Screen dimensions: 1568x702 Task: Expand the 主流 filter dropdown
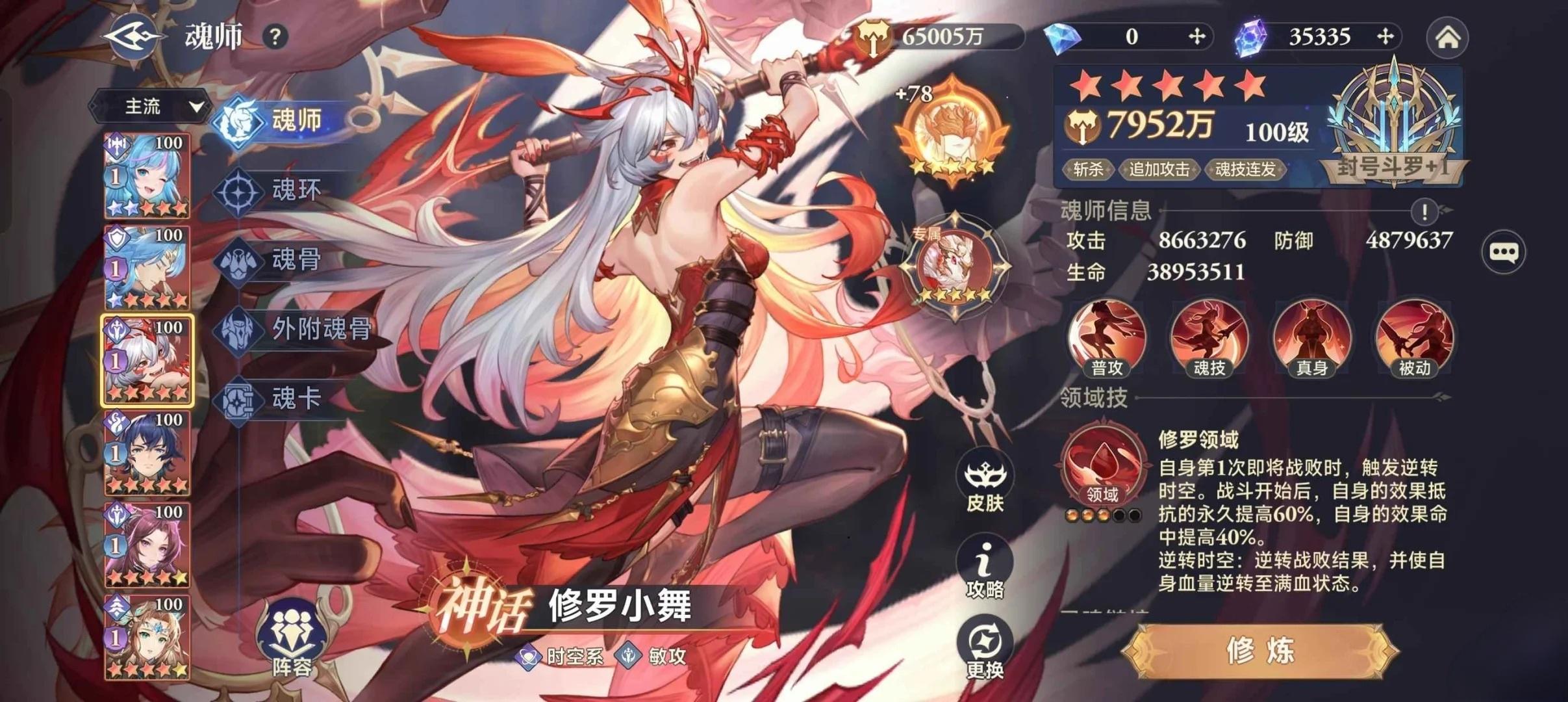pyautogui.click(x=153, y=107)
